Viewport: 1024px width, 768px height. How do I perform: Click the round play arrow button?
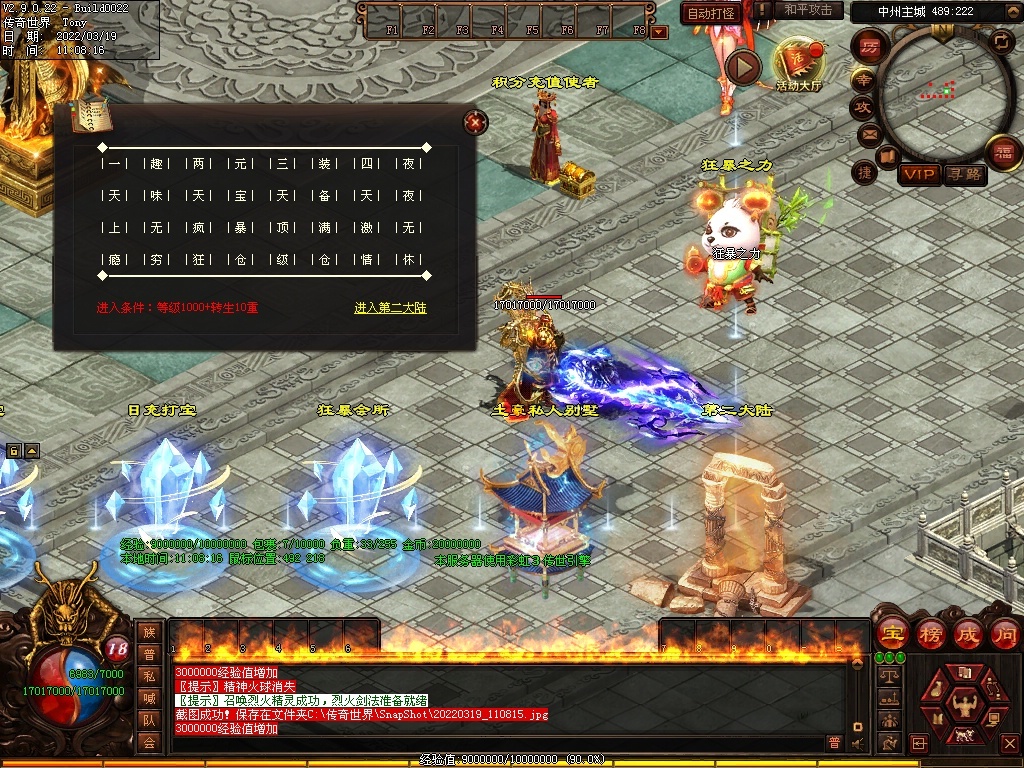coord(743,67)
